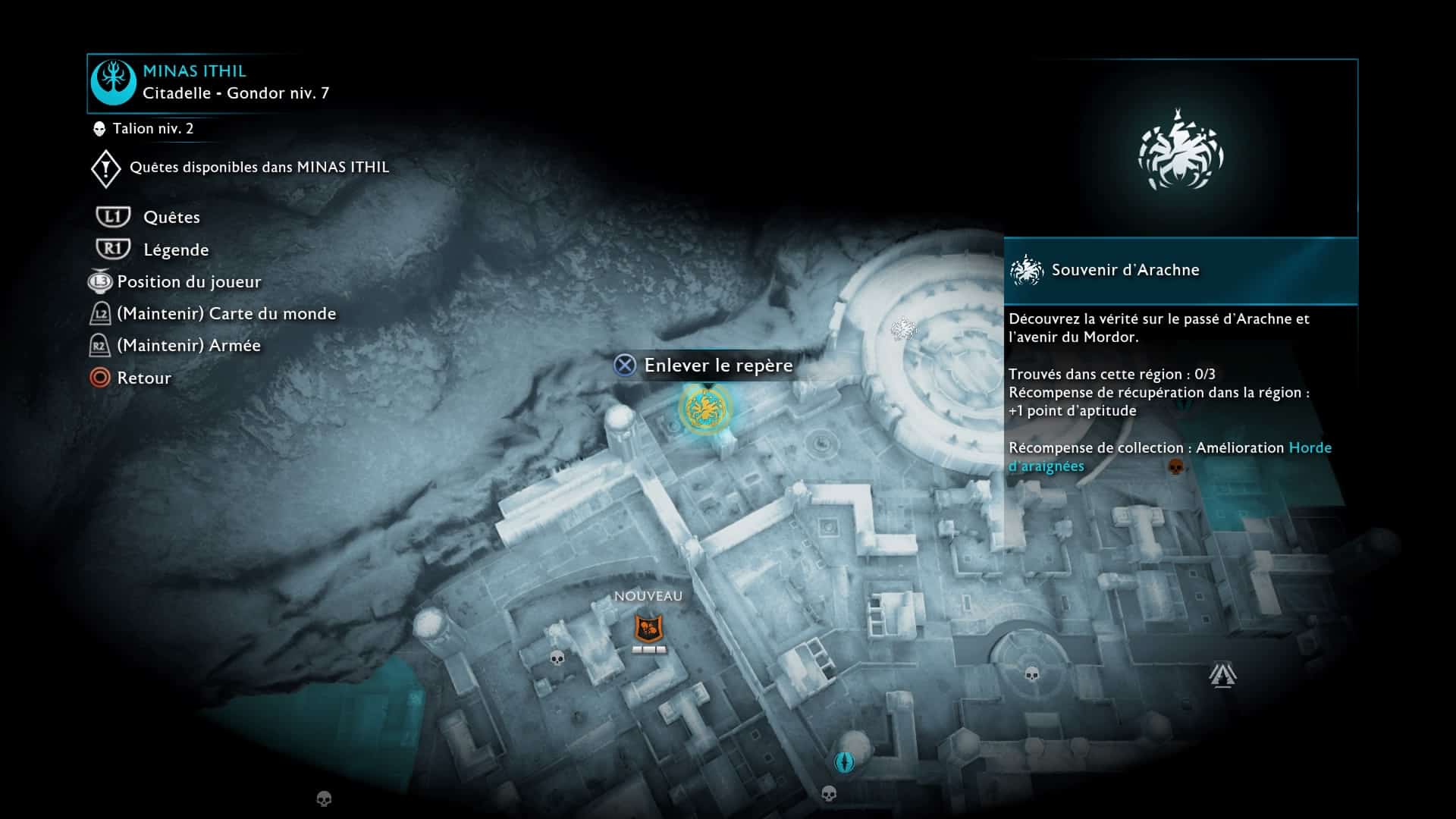Screen dimensions: 1456x819
Task: Select the skull marker beside the orc captain banner
Action: [x=557, y=657]
